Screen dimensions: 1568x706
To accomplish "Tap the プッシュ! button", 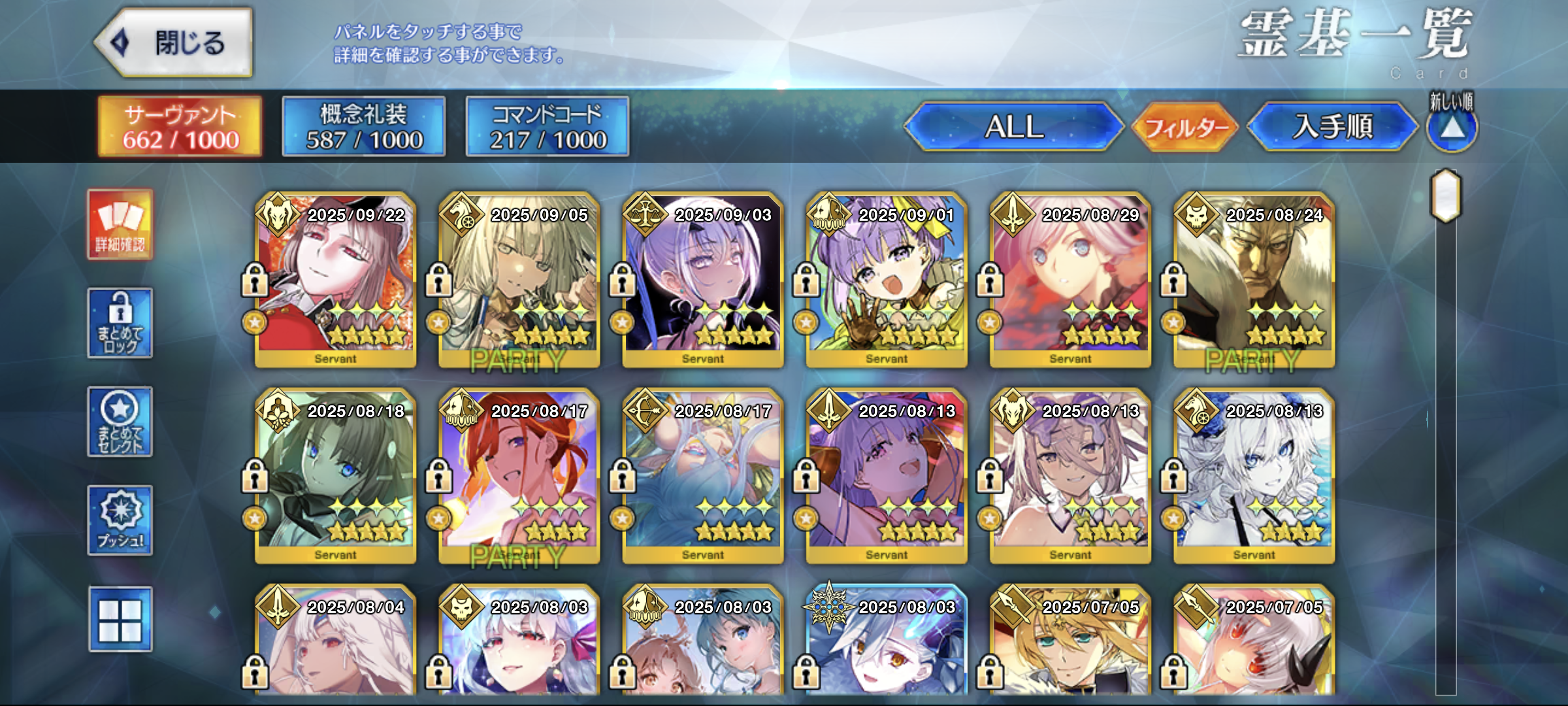I will (x=120, y=520).
